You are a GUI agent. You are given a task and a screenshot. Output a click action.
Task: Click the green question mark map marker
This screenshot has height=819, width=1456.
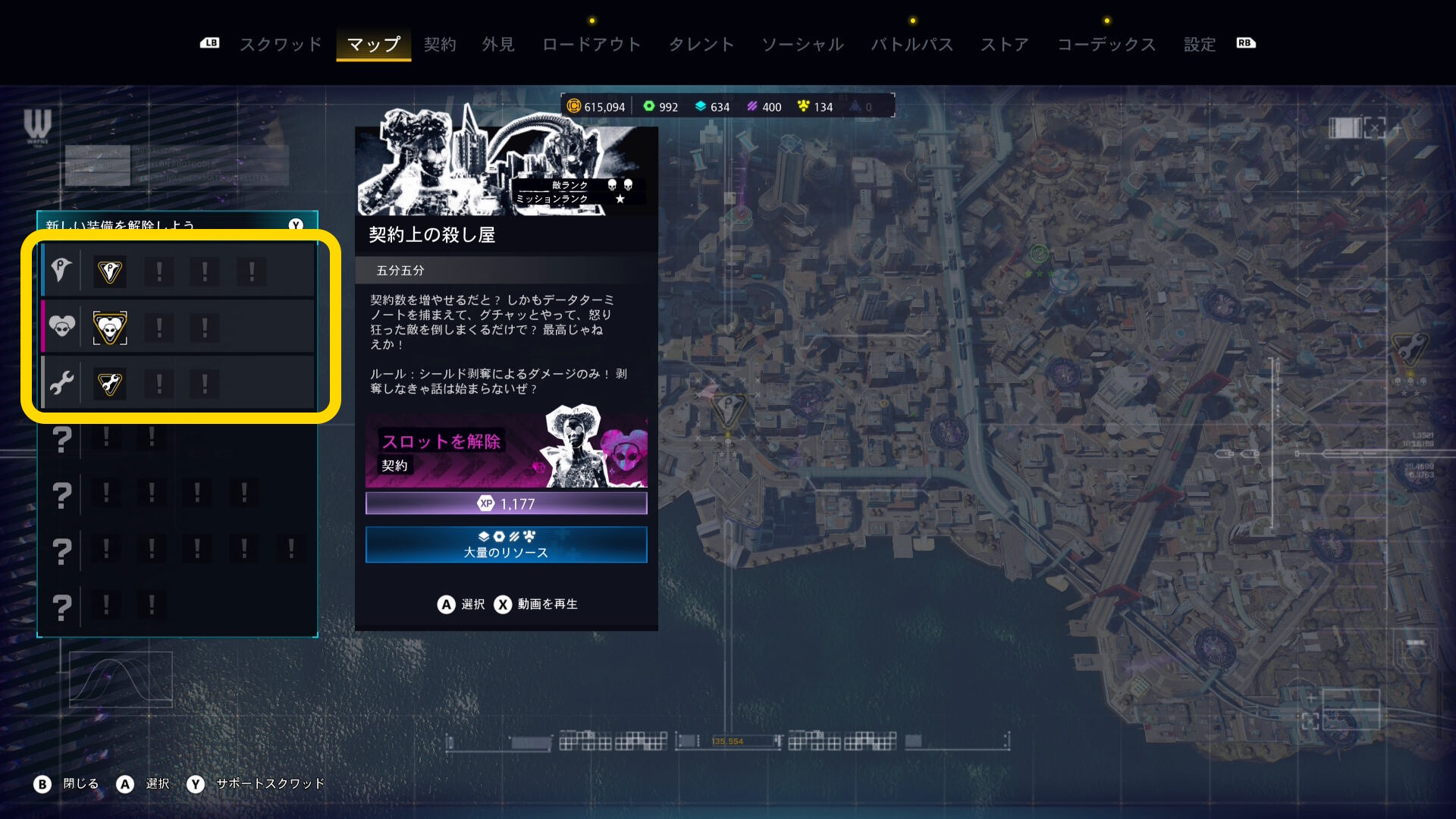point(1039,253)
